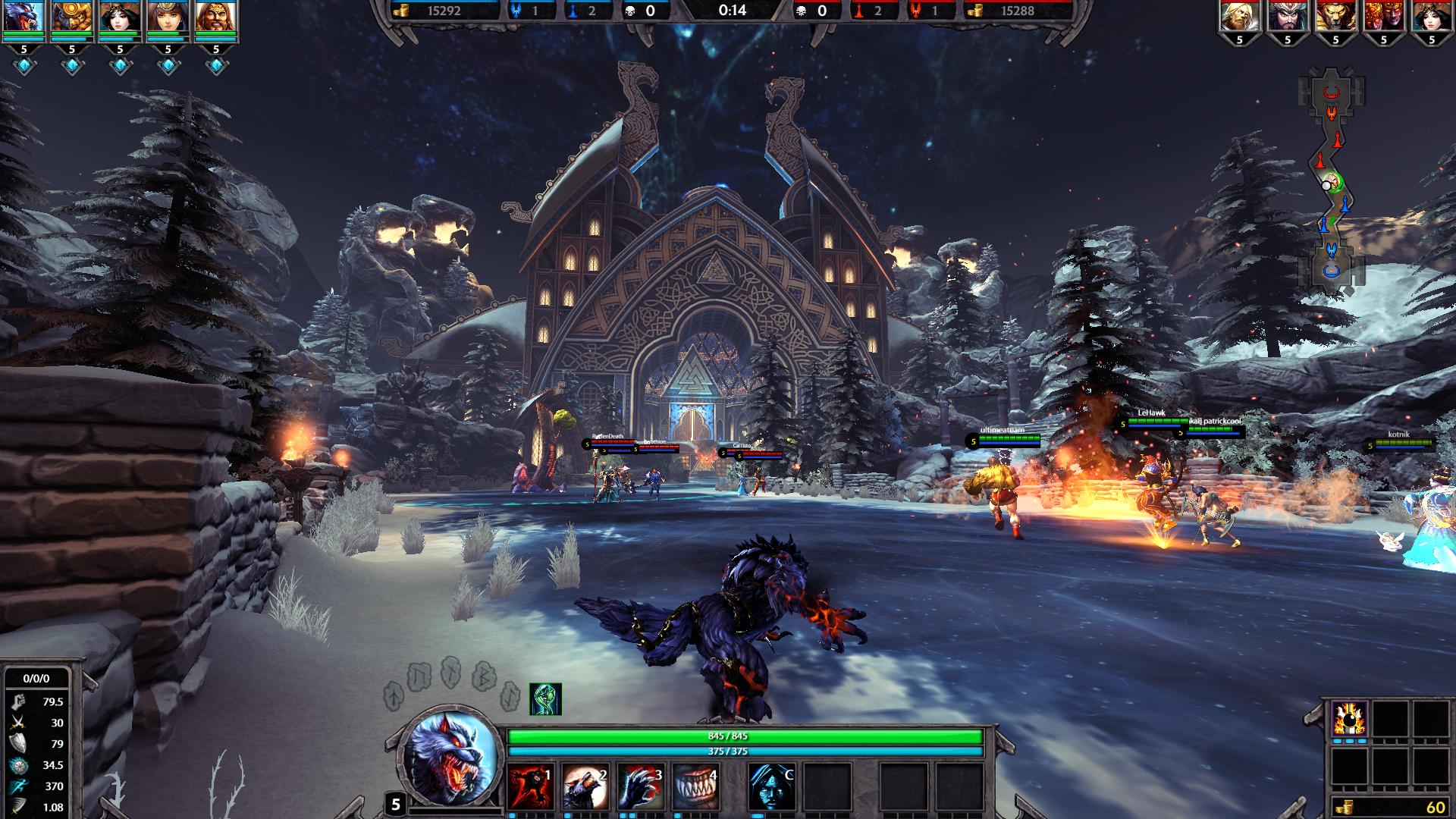The height and width of the screenshot is (819, 1456).
Task: Select the lion-faced enemy portrait
Action: click(1335, 17)
